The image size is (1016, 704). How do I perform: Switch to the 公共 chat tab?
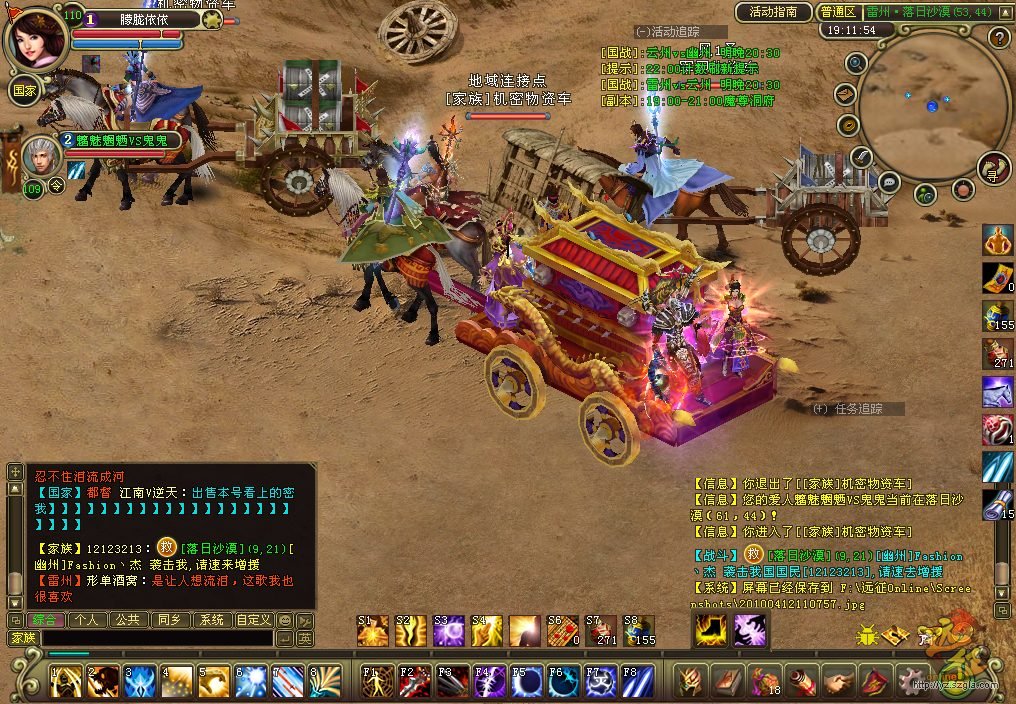click(x=128, y=620)
